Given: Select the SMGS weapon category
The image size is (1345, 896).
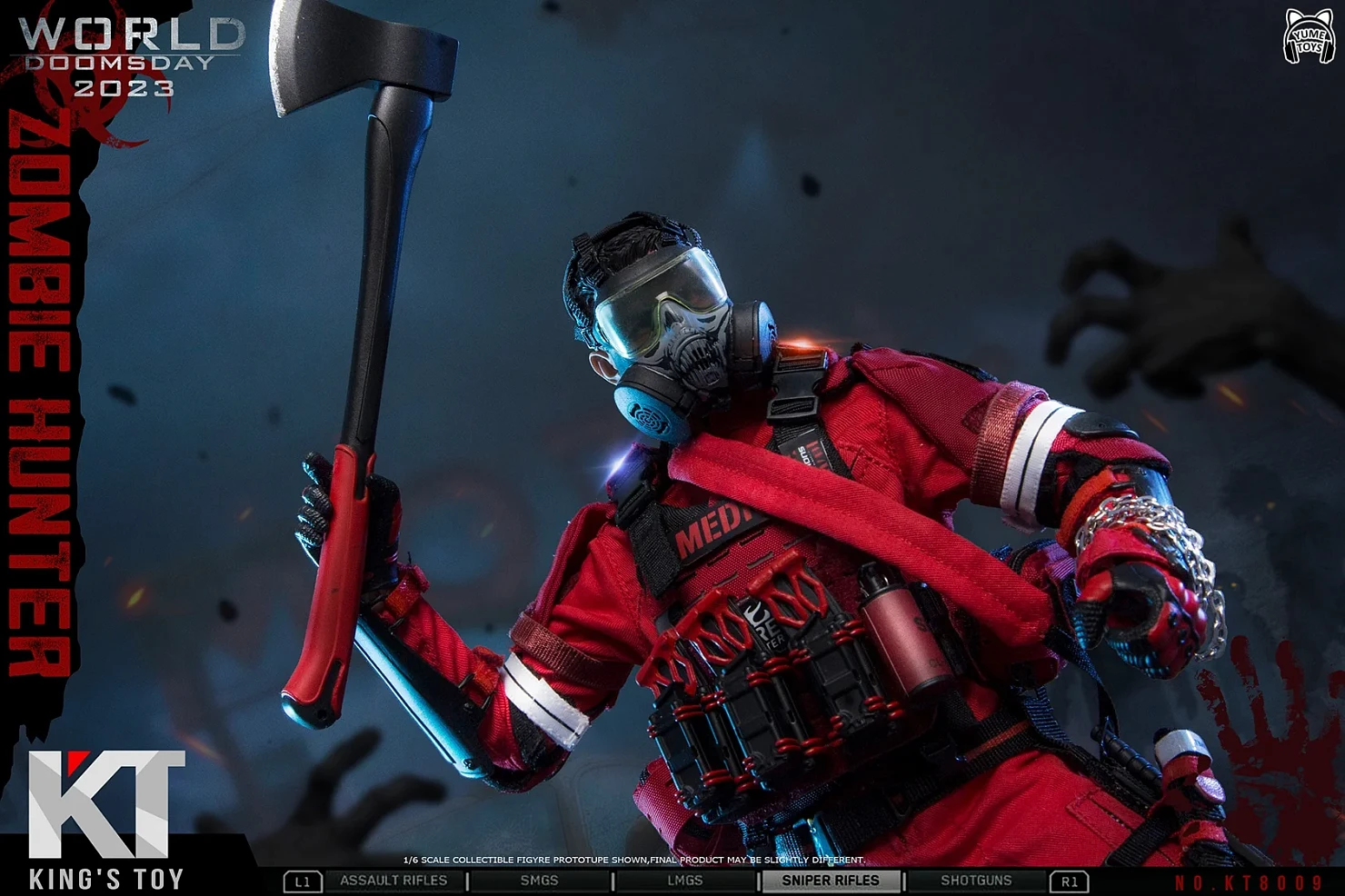Looking at the screenshot, I should pos(539,881).
